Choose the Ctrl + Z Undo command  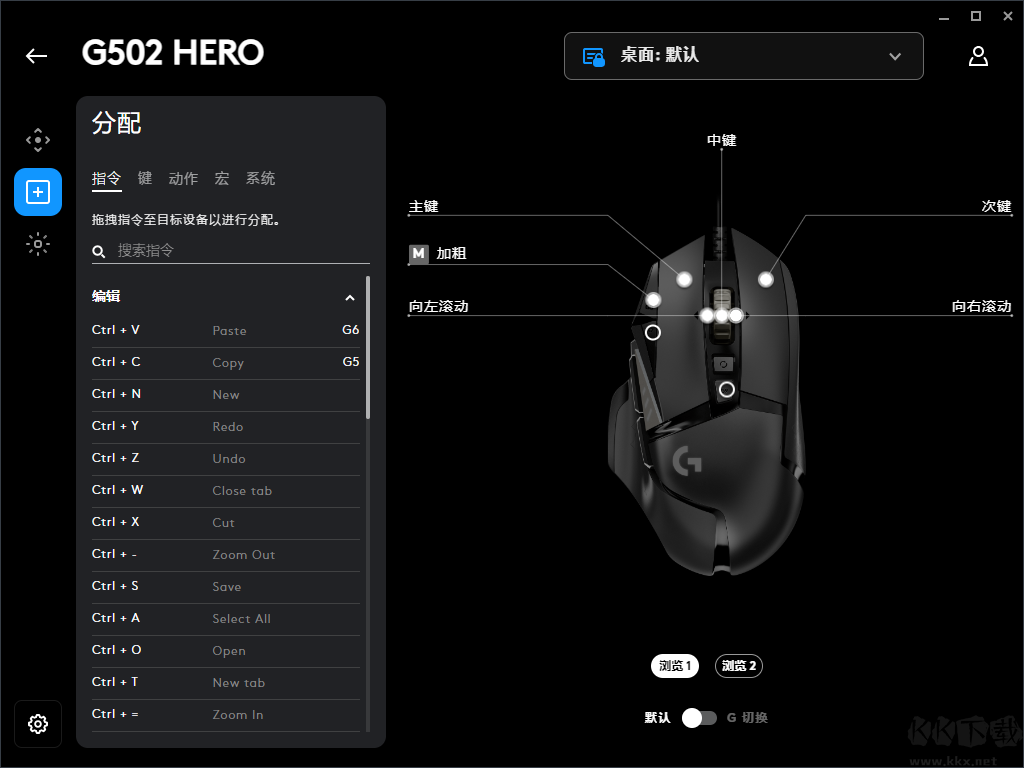pyautogui.click(x=225, y=458)
